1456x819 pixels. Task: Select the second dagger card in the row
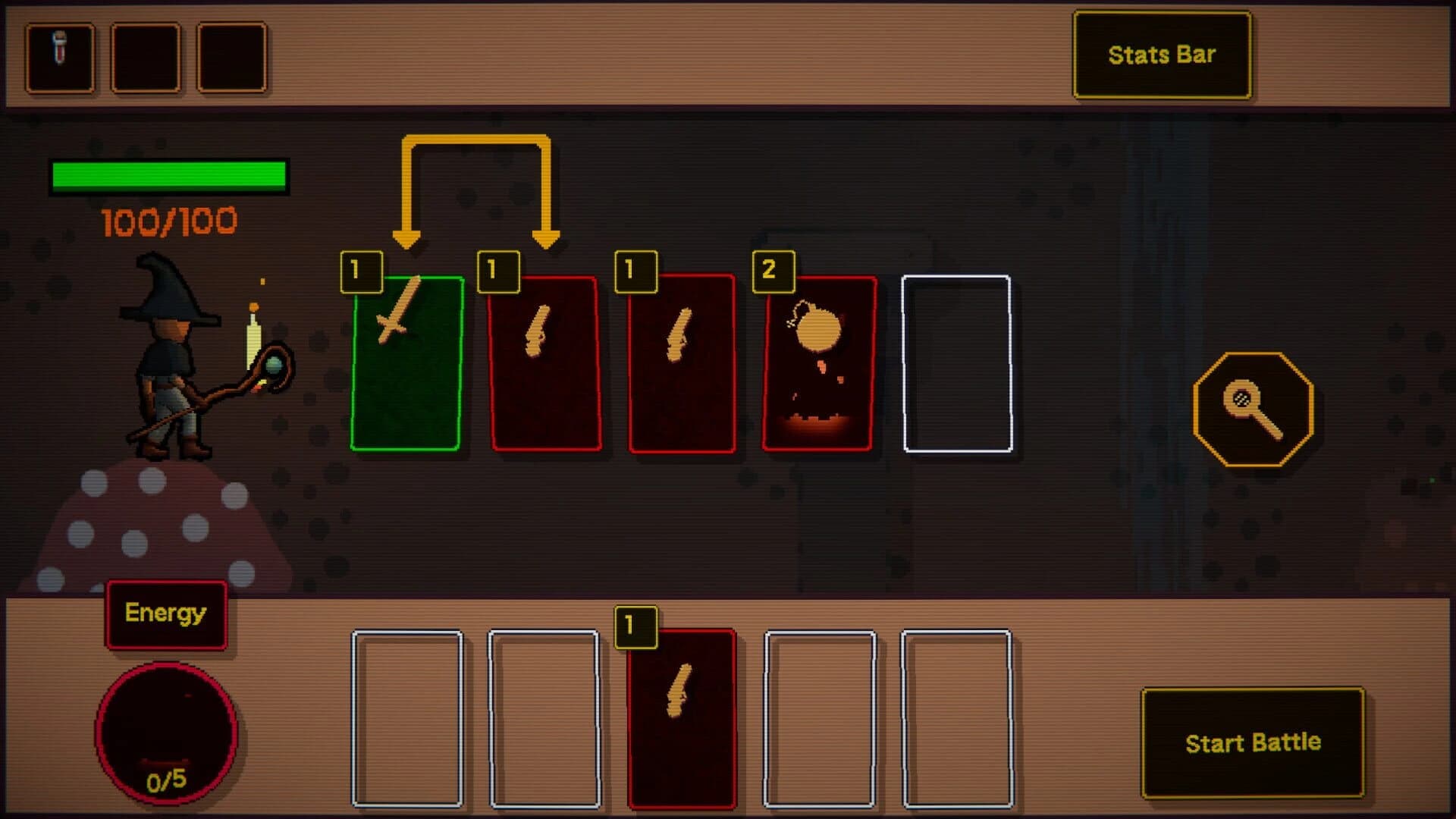(680, 364)
